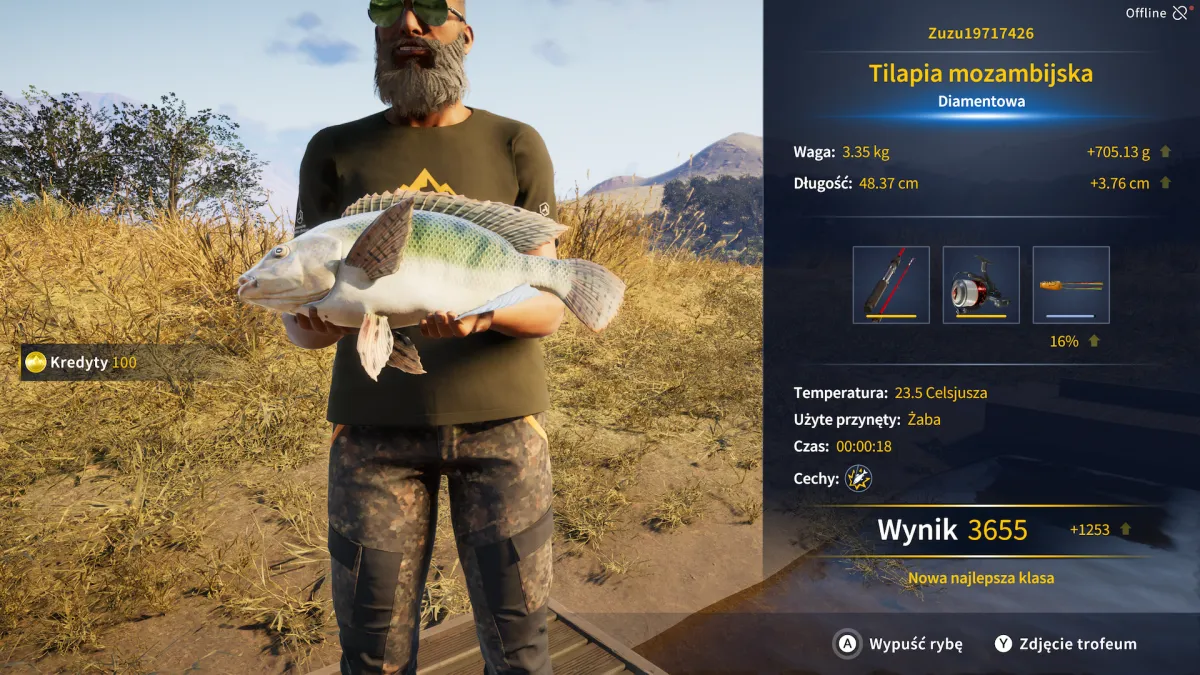Screen dimensions: 1200x675
Task: Inspect the fish trait icon next to Cechy
Action: [858, 478]
